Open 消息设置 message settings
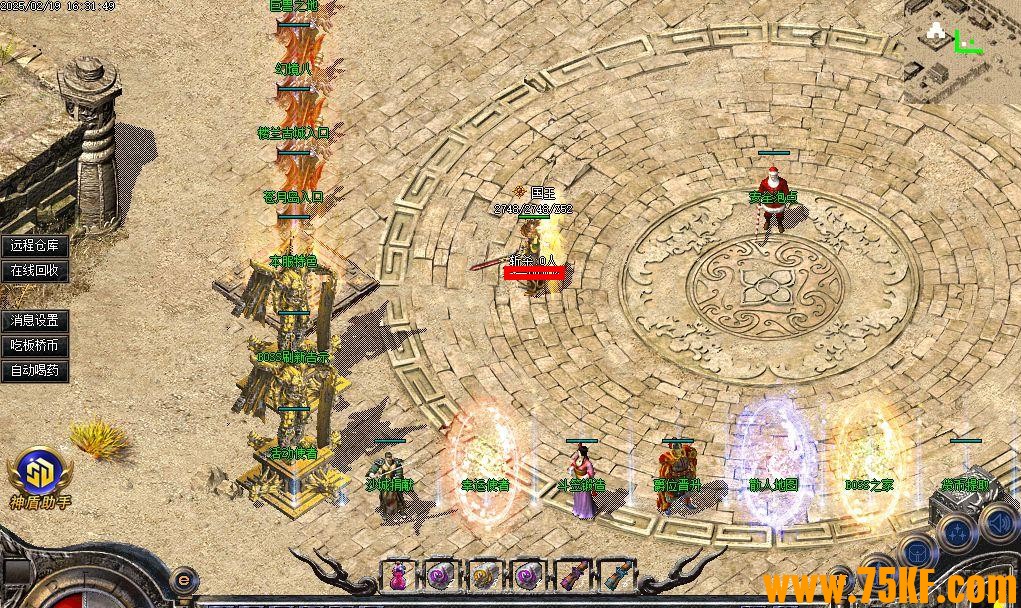Viewport: 1021px width, 608px height. tap(35, 321)
